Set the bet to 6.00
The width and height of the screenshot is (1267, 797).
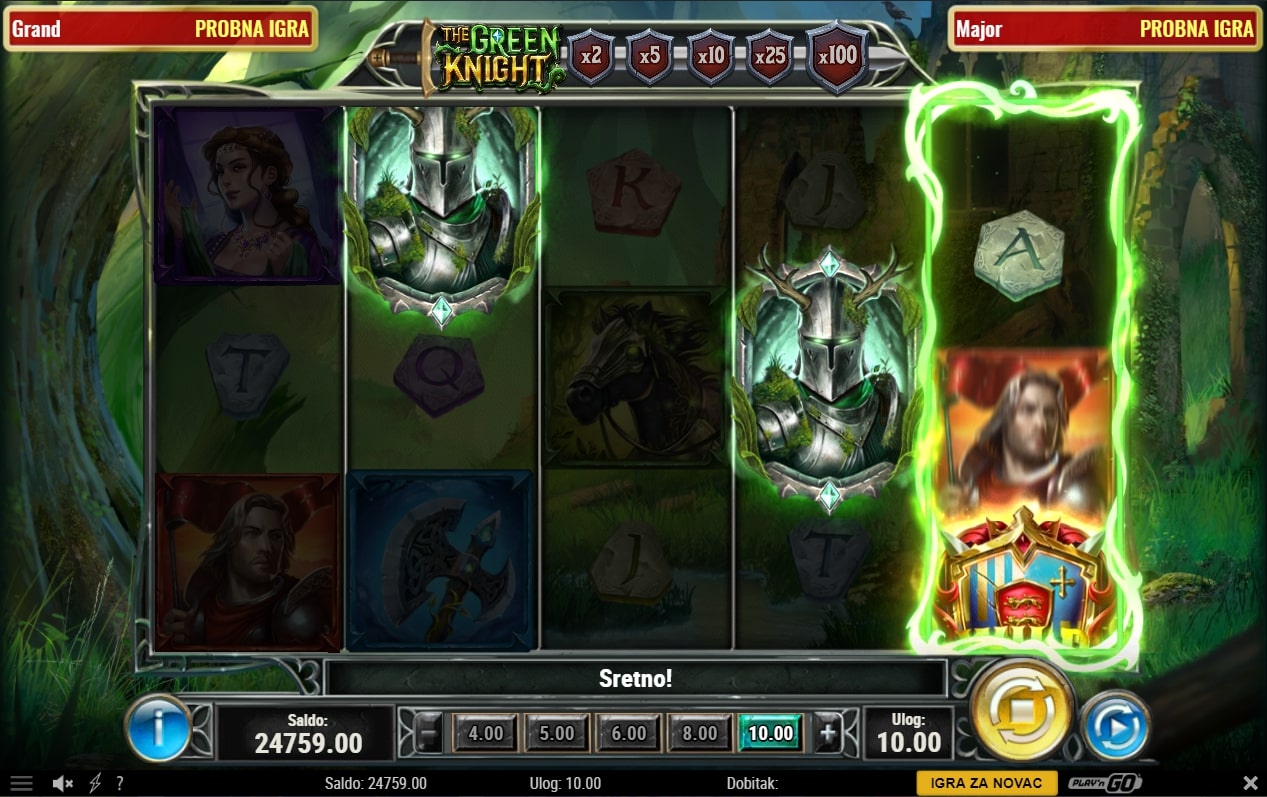[x=629, y=733]
